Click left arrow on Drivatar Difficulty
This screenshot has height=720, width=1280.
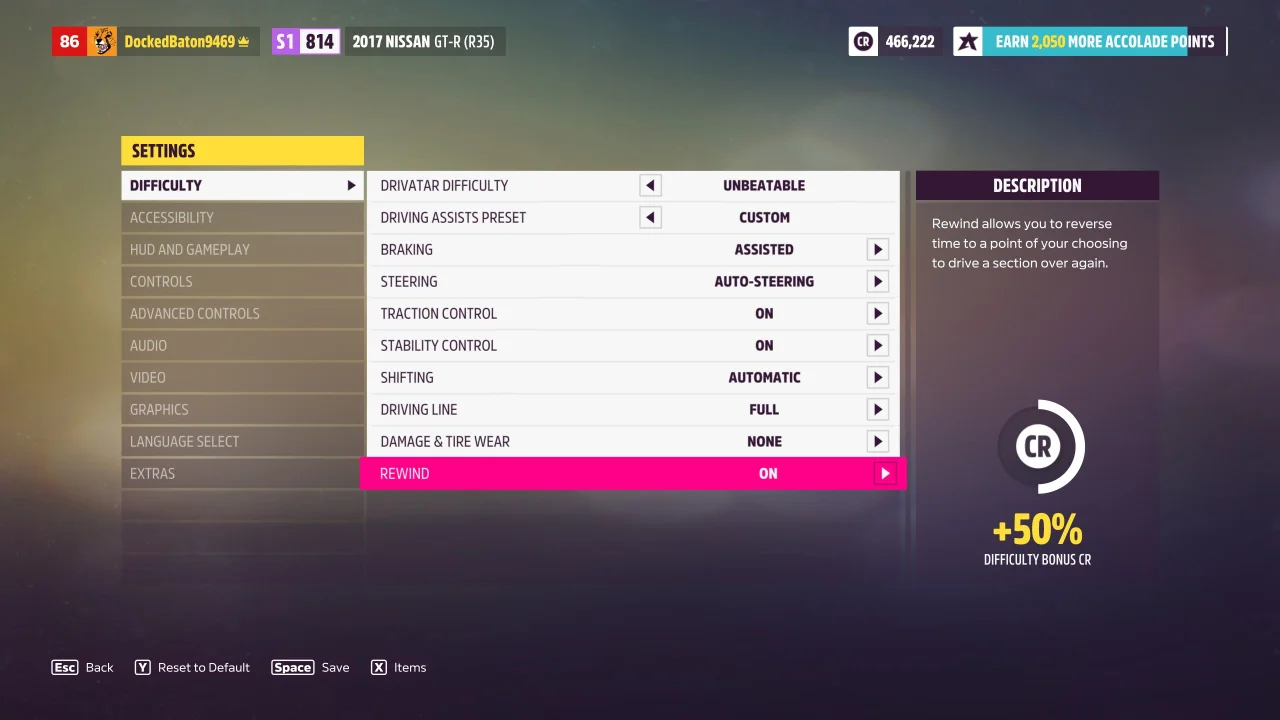(x=650, y=185)
